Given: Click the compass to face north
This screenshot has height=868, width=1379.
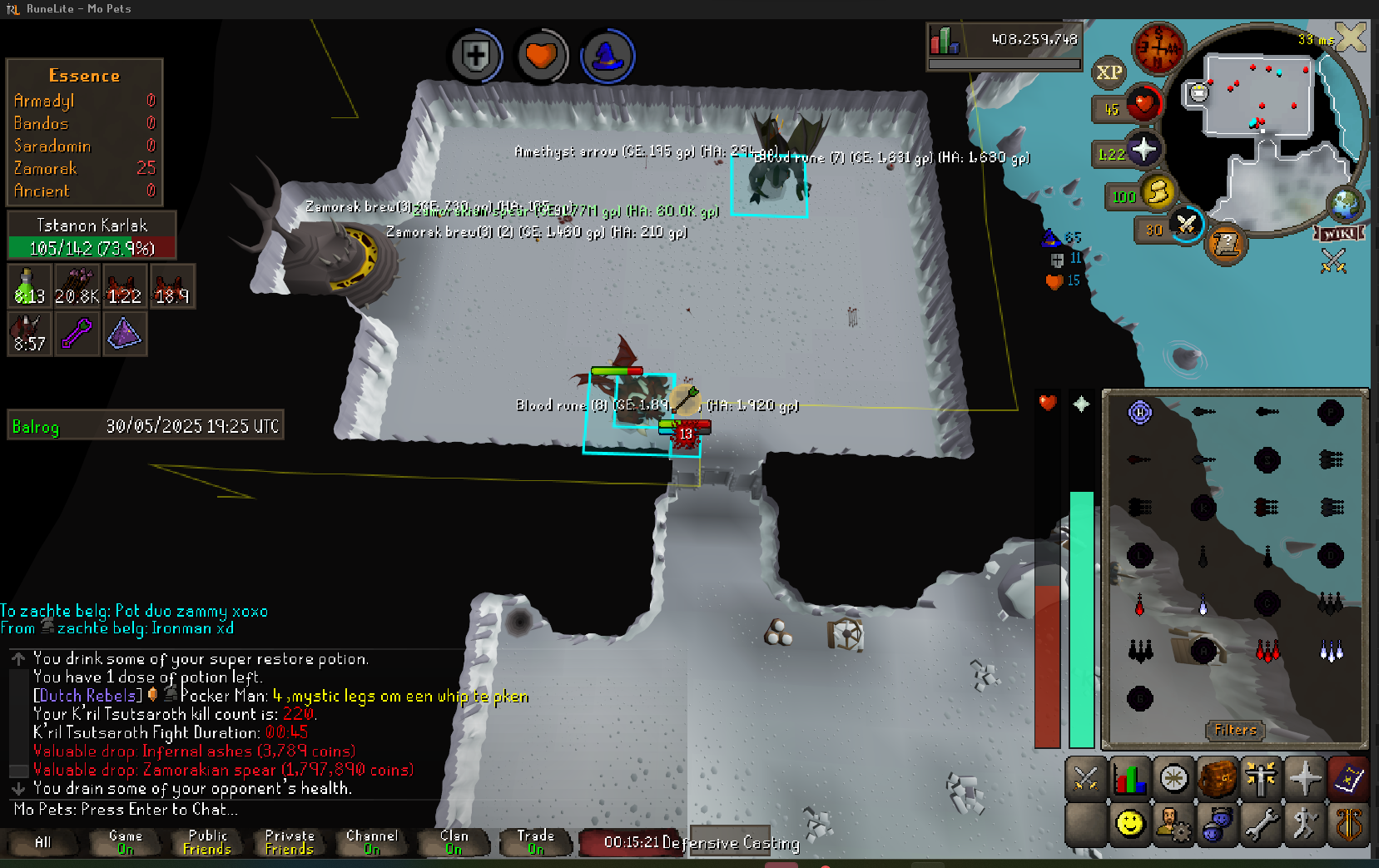Looking at the screenshot, I should point(1158,49).
